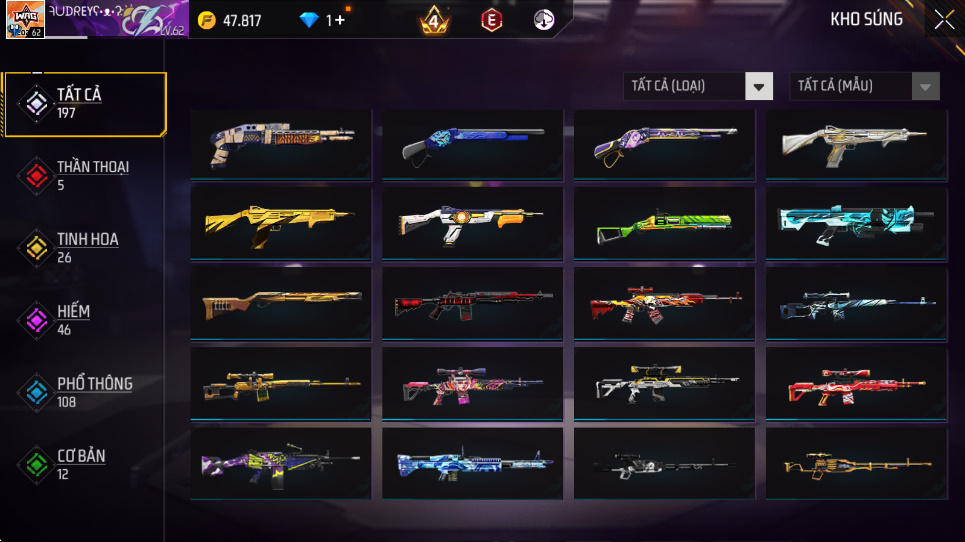Select the black skull sniper rifle skin
Screen dimensions: 965x542
[x=664, y=463]
